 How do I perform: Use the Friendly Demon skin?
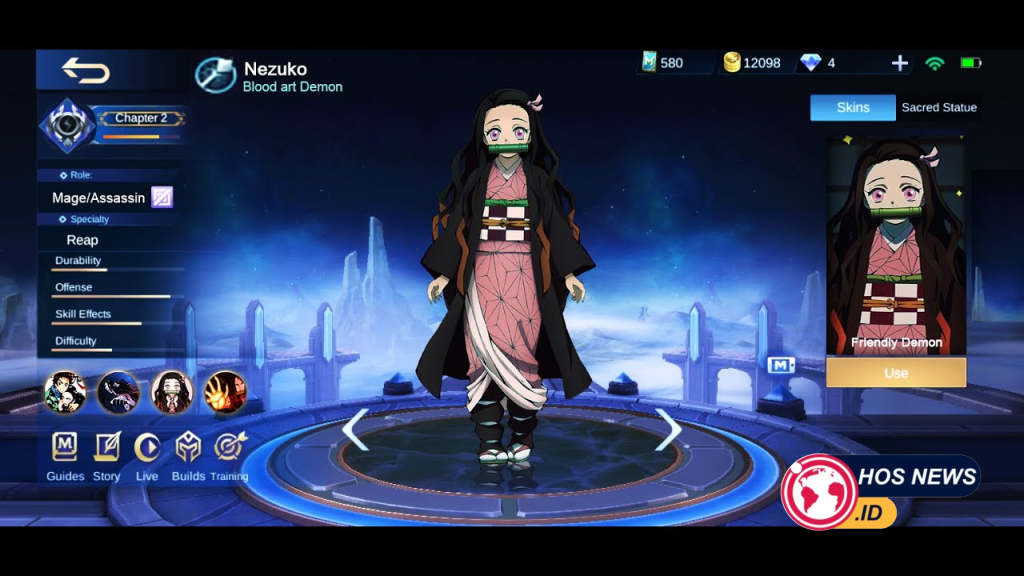(x=896, y=373)
